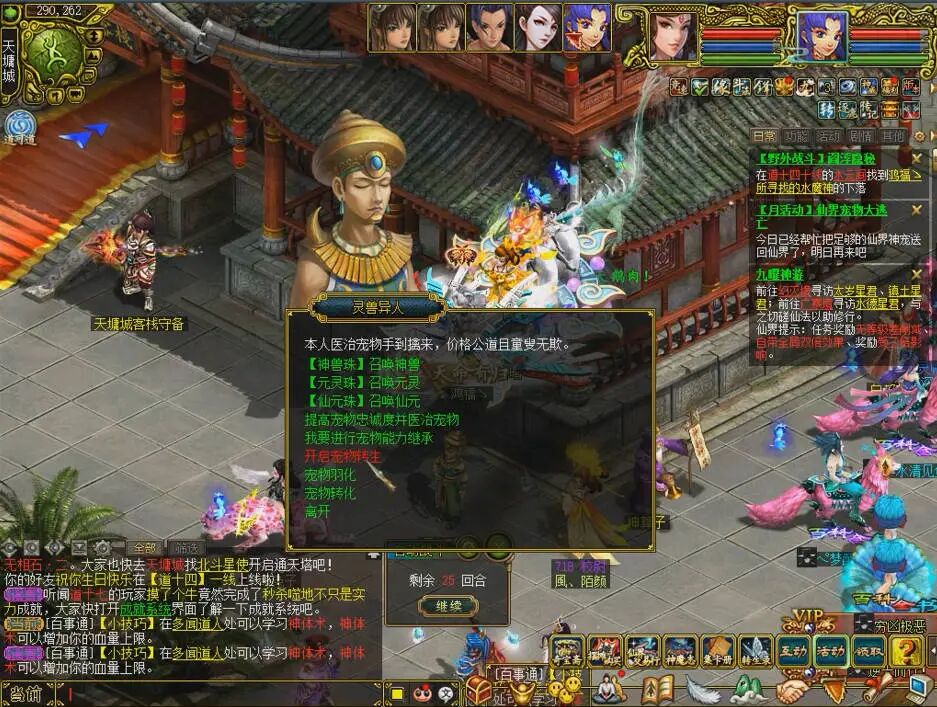Select the purple-haired character portrait
Screen dimensions: 937x707
[586, 28]
